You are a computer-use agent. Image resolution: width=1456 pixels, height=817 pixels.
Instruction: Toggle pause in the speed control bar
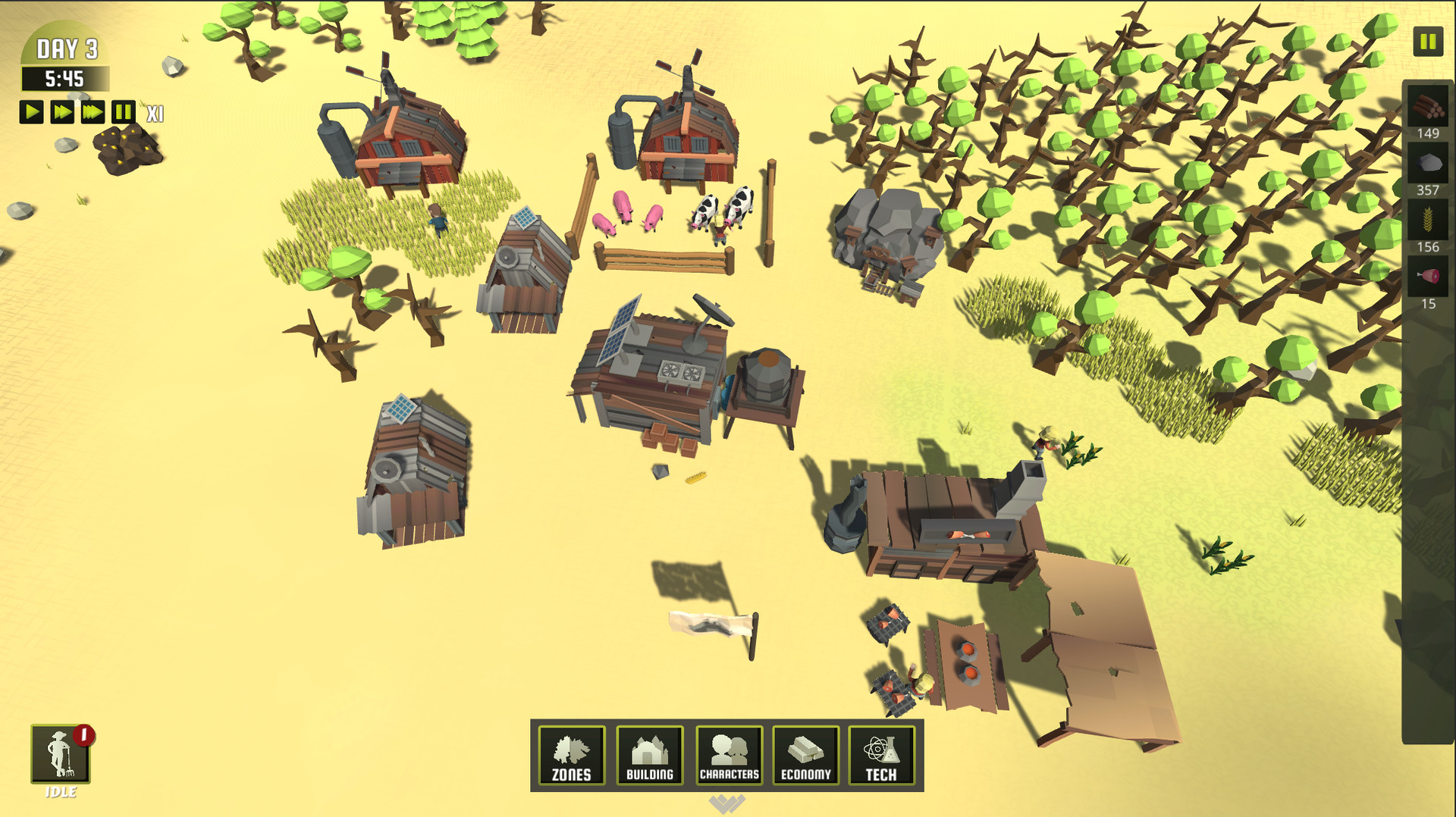pyautogui.click(x=122, y=112)
